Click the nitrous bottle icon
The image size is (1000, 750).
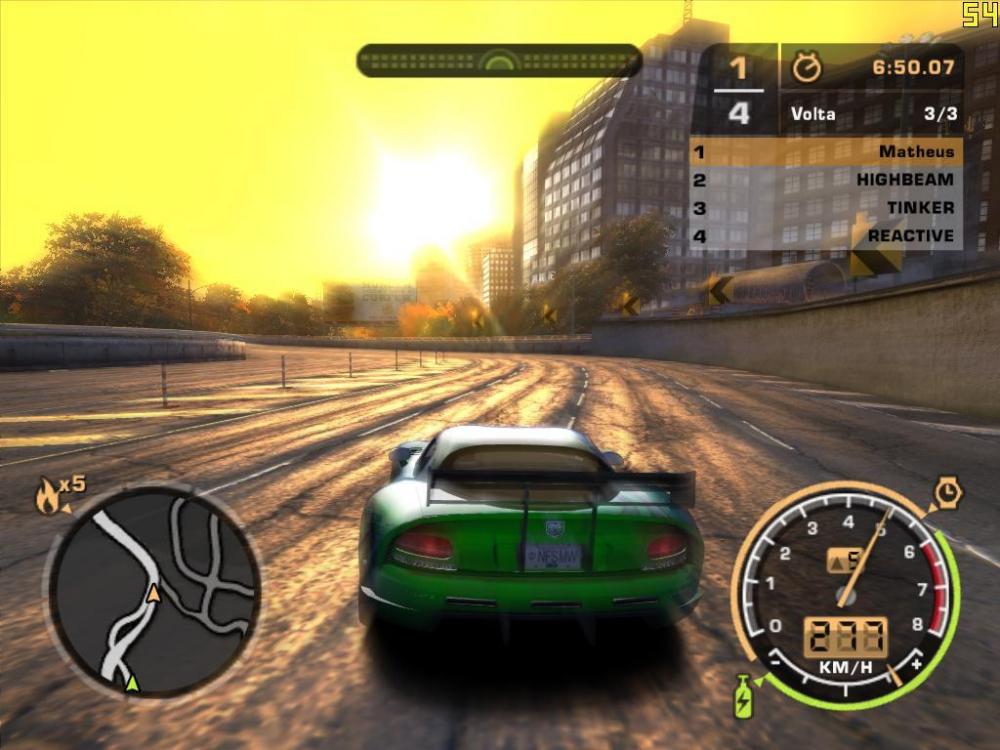[743, 696]
